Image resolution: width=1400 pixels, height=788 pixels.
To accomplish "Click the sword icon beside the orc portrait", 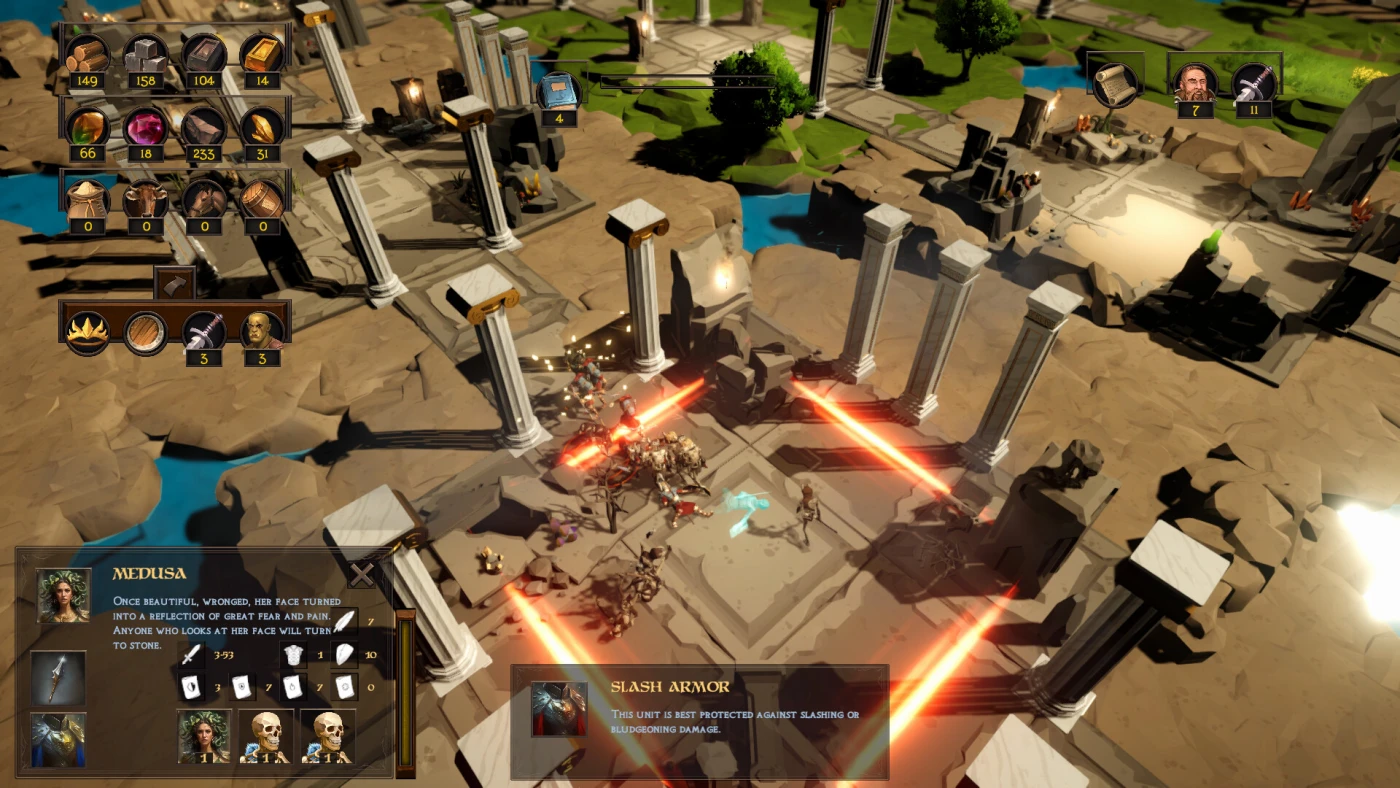I will [x=204, y=330].
